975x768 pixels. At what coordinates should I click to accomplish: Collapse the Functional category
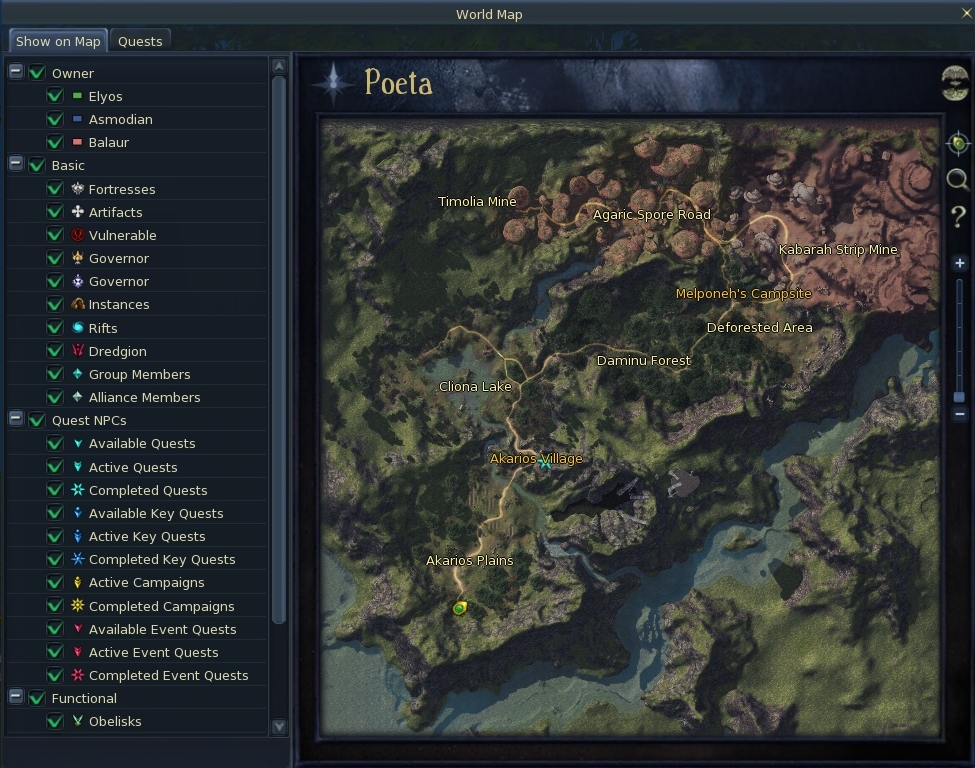(16, 697)
